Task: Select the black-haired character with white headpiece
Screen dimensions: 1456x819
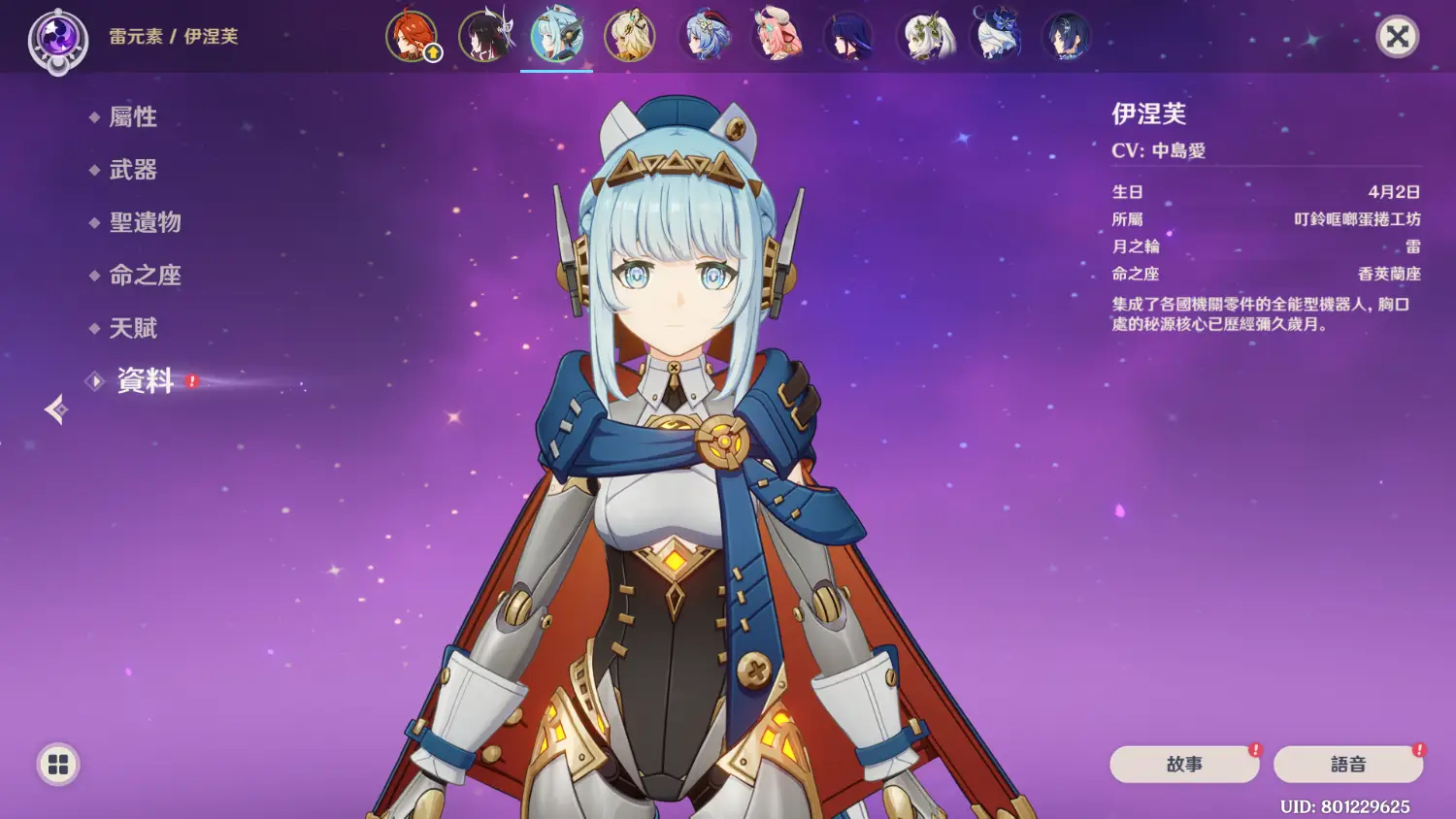Action: [x=484, y=37]
